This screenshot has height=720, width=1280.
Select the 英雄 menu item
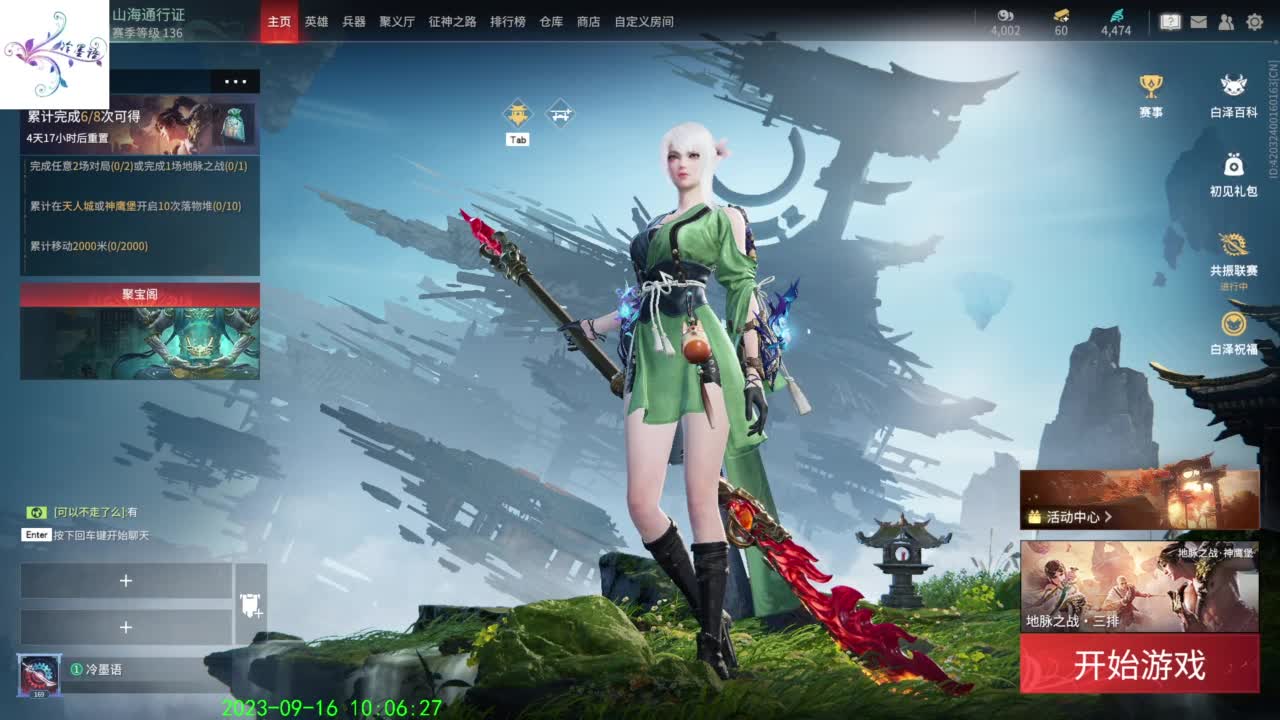316,20
